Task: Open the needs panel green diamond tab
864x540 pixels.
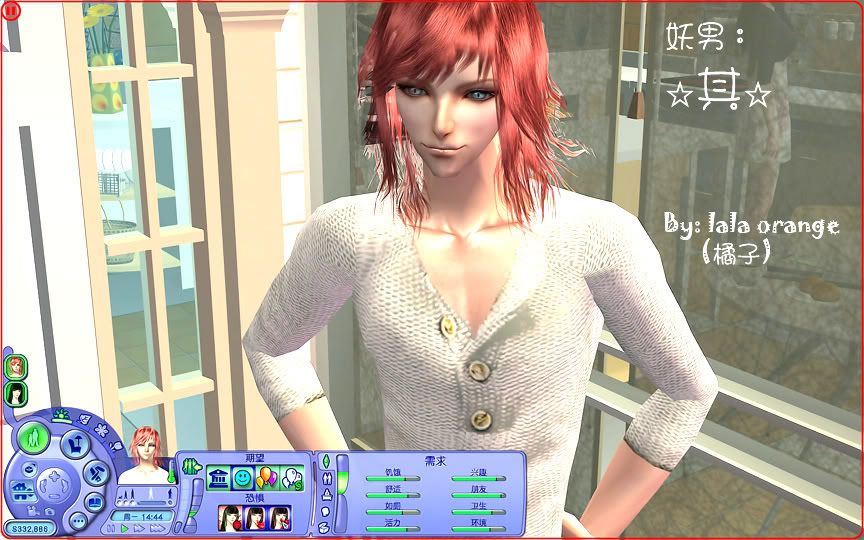Action: coord(326,462)
